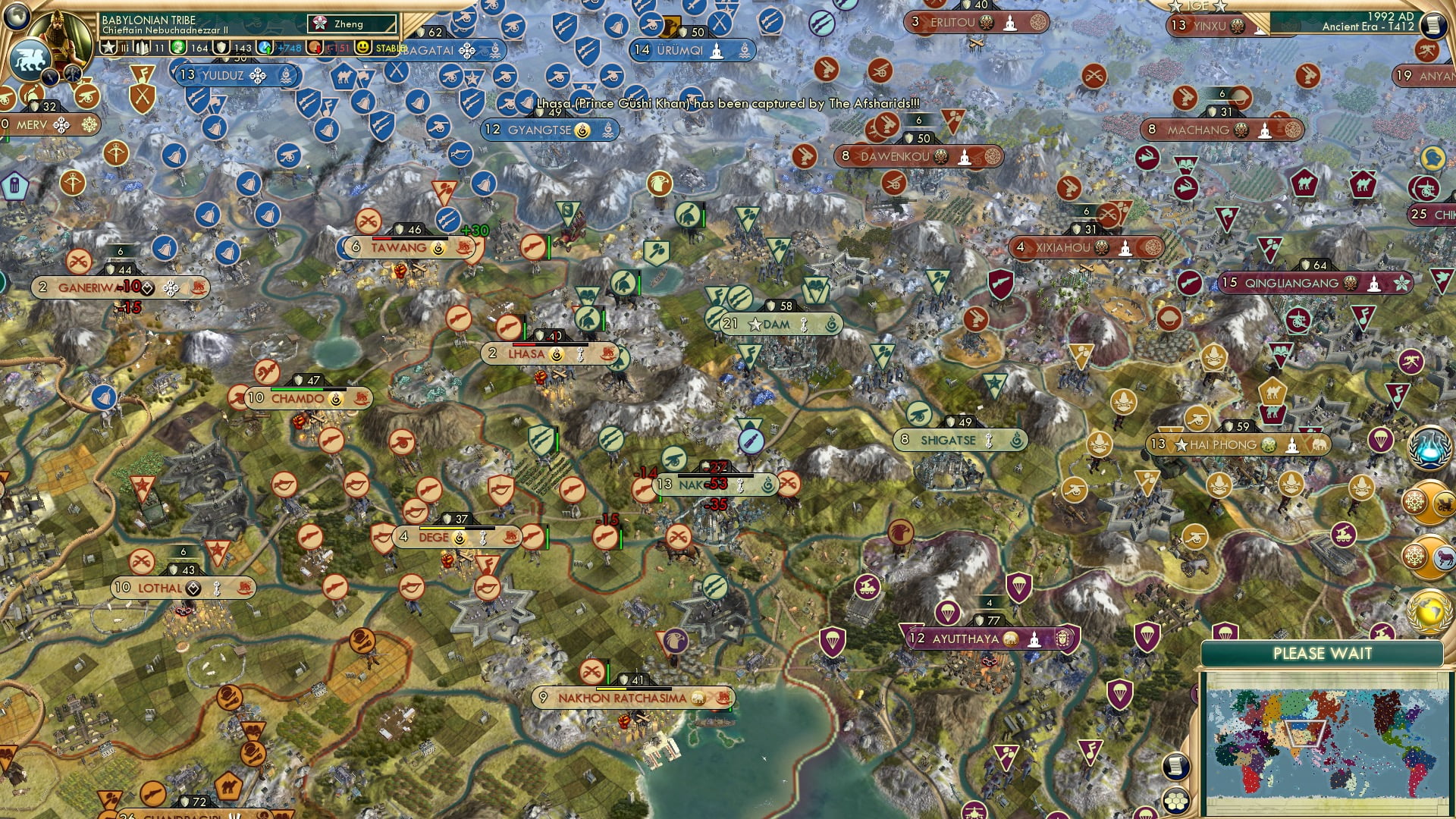Open the notification log scroll at top-right
1456x819 pixels.
(x=1433, y=24)
